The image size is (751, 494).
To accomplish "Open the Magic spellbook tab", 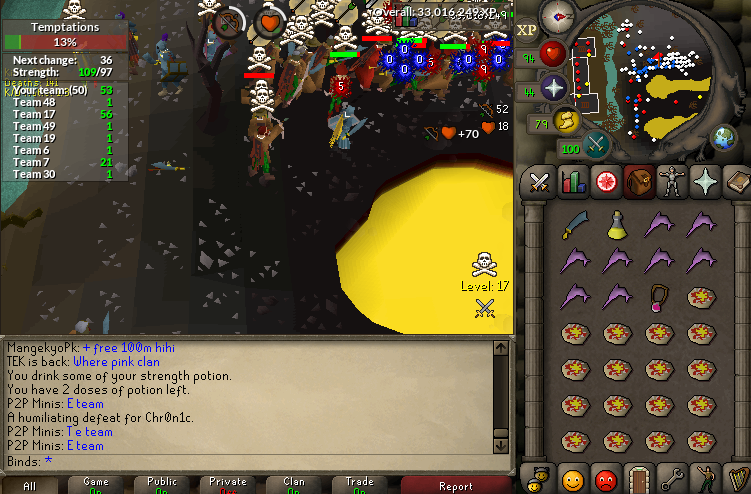I will [x=737, y=182].
